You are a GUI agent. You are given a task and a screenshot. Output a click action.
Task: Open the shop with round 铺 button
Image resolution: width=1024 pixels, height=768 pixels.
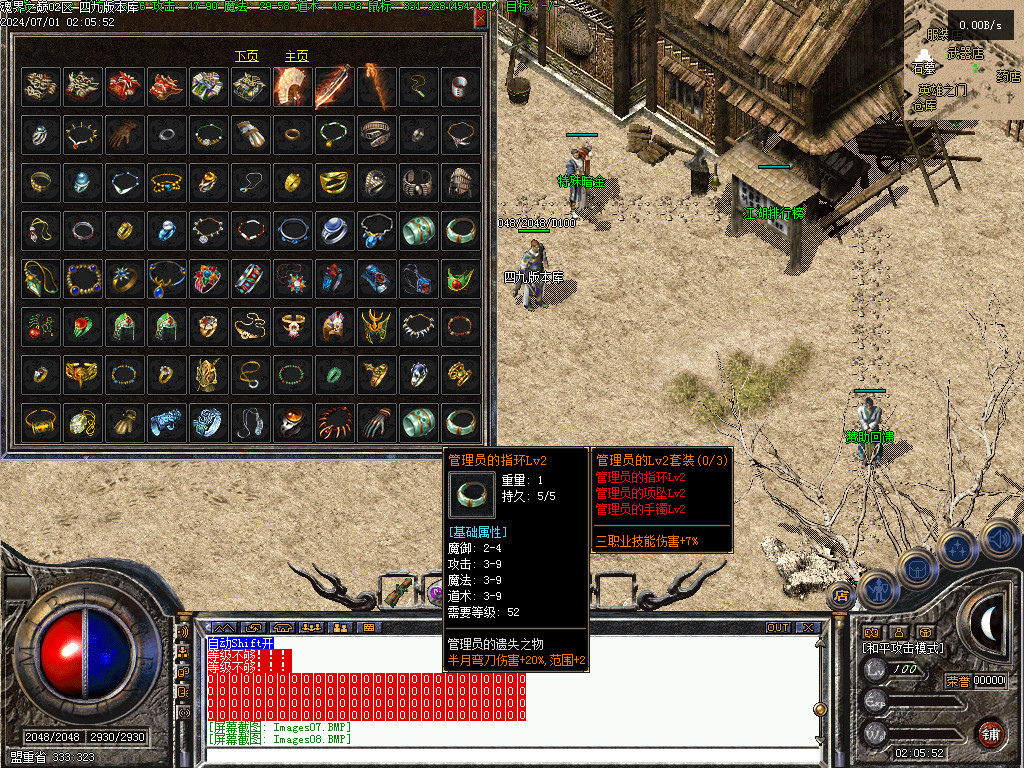[x=991, y=734]
